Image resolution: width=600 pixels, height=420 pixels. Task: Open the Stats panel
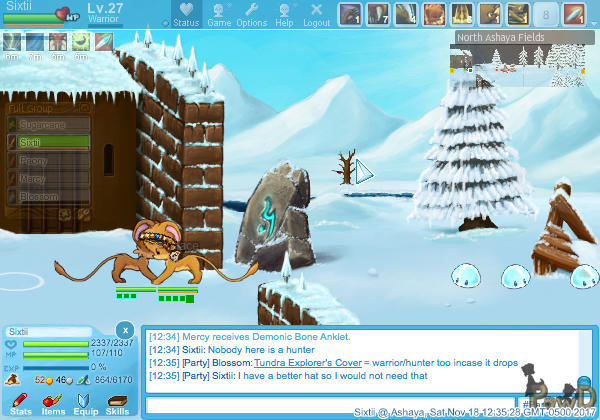pos(20,403)
